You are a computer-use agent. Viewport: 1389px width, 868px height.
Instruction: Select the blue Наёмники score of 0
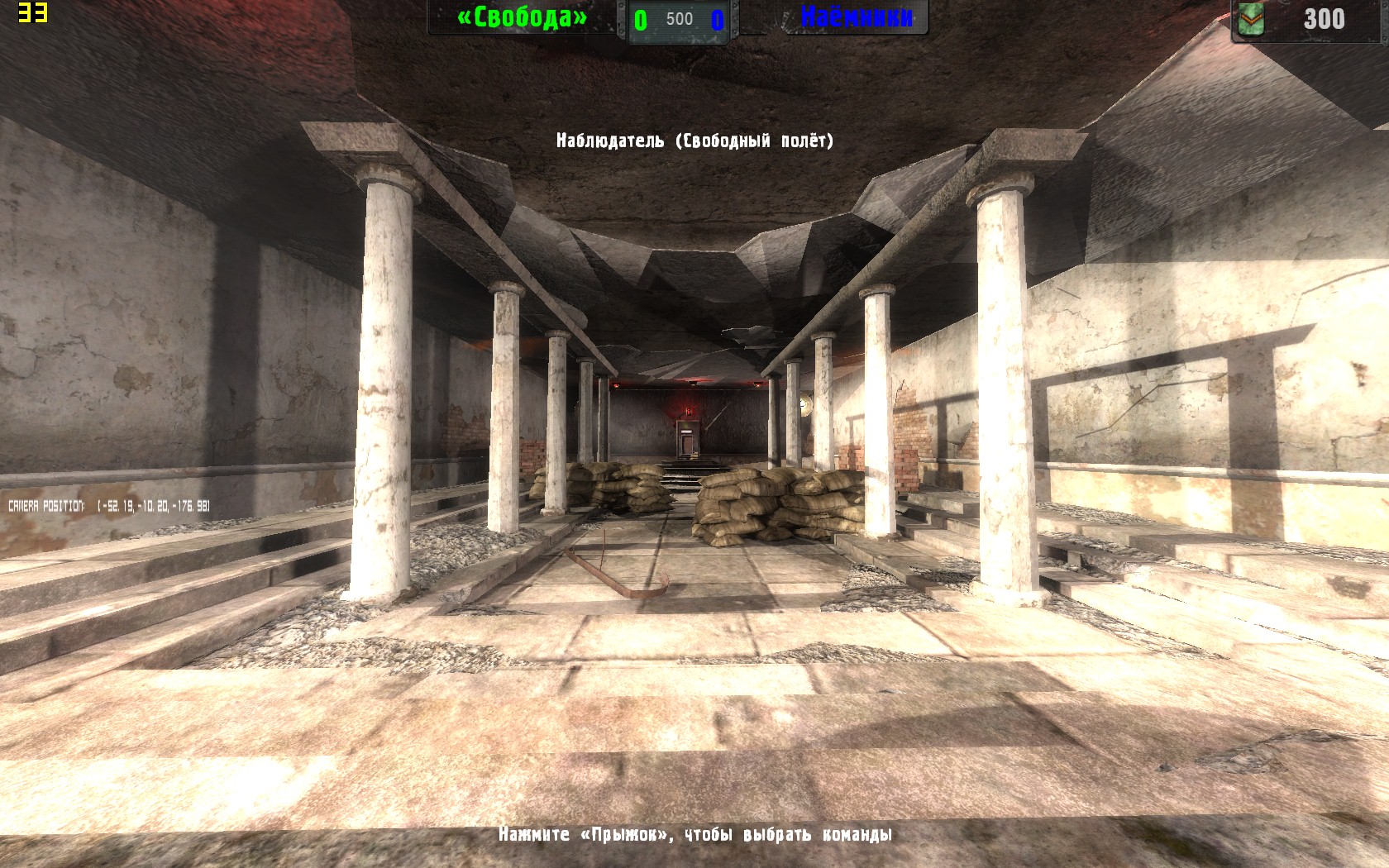(715, 18)
